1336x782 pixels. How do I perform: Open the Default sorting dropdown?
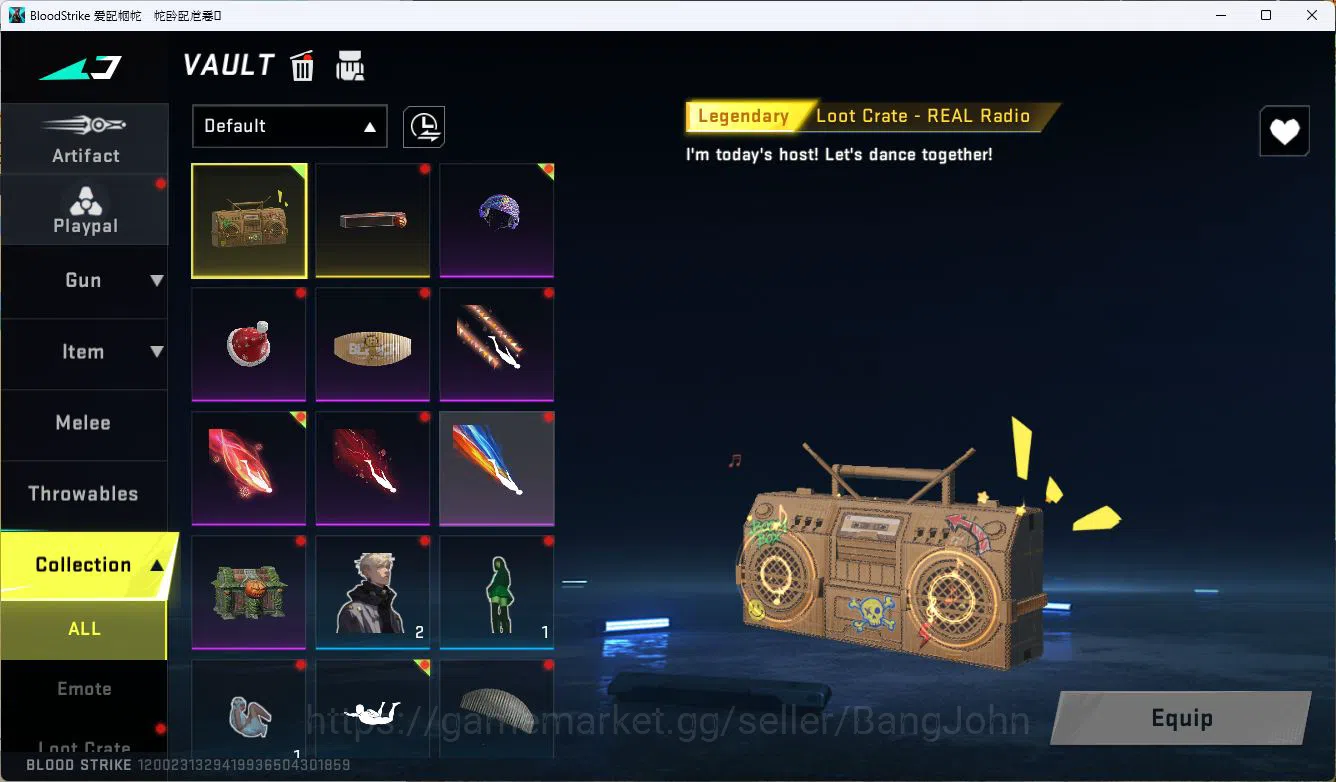tap(289, 127)
